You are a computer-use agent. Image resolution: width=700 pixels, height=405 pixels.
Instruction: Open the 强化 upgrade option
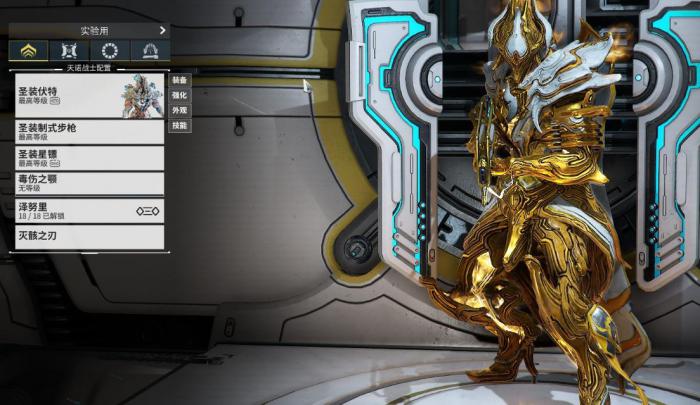tap(179, 95)
